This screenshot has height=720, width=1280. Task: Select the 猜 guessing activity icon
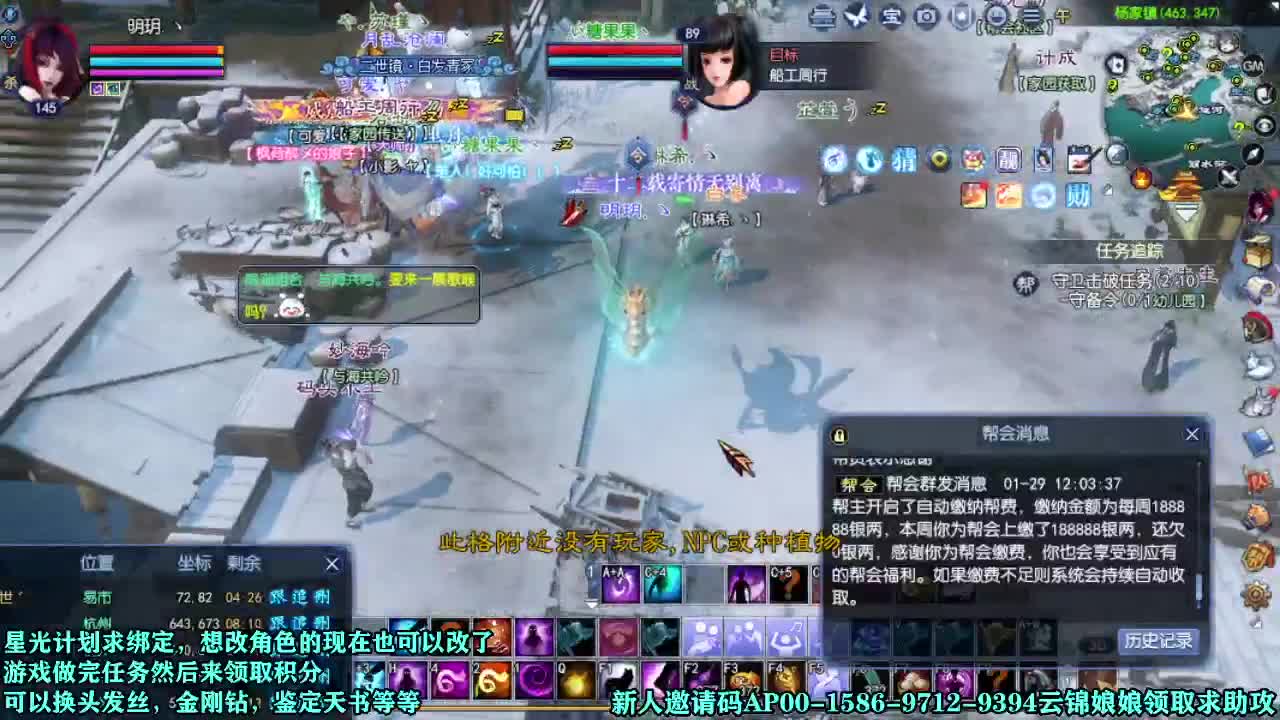903,158
